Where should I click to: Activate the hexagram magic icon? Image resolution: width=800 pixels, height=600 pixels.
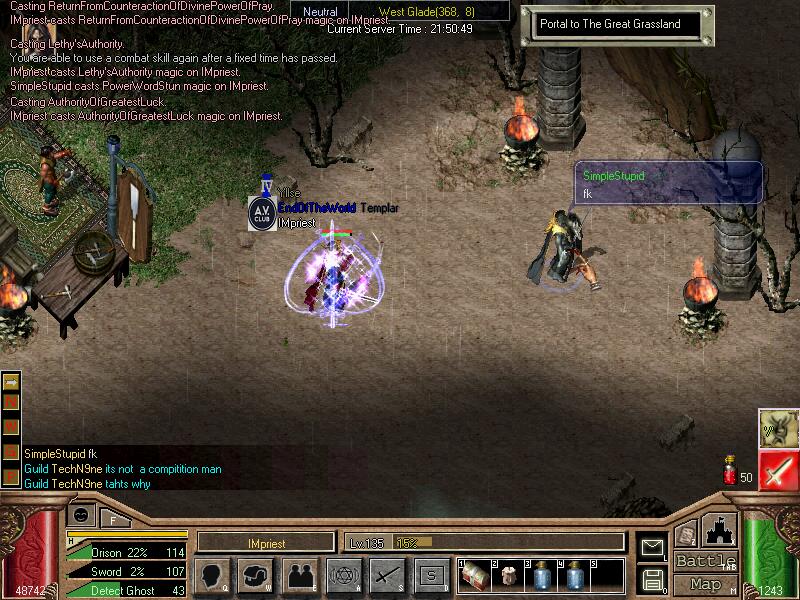tap(344, 575)
